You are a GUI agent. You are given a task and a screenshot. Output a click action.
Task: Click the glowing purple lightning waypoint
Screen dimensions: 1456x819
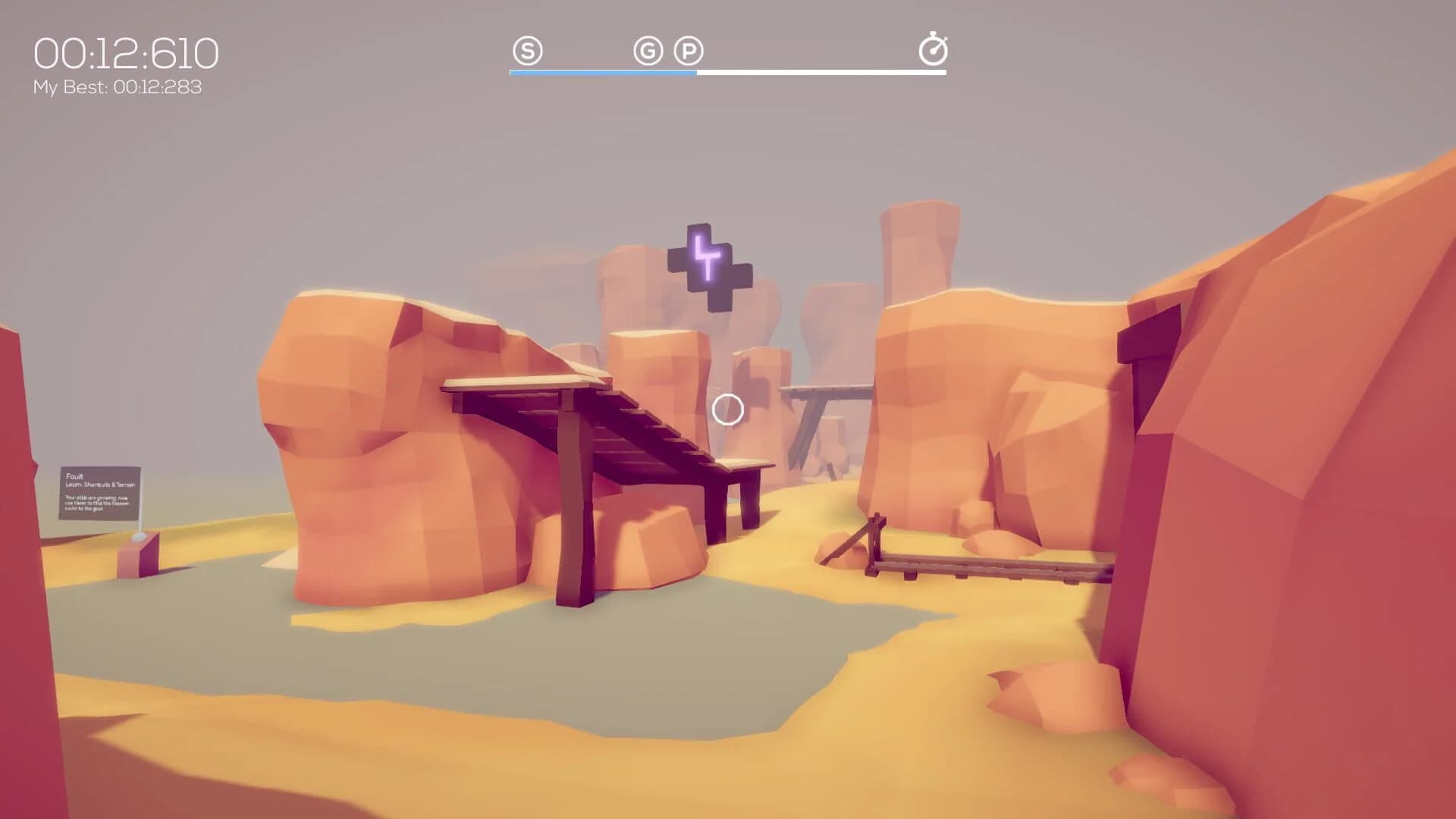click(704, 262)
